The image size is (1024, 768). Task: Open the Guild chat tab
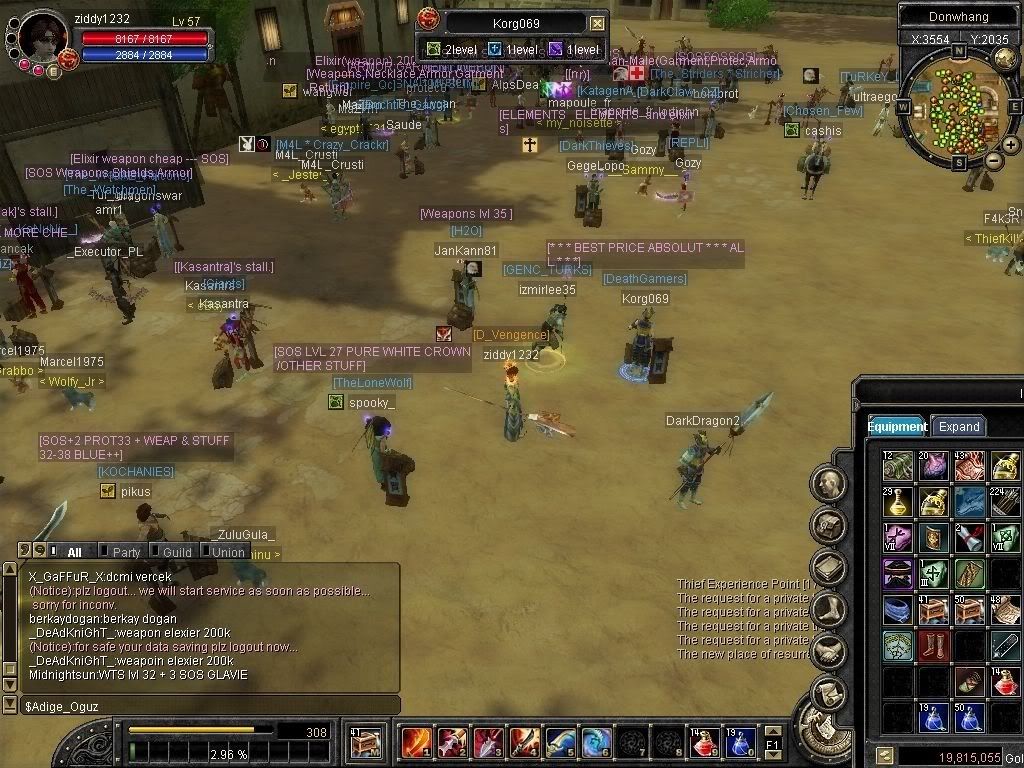point(177,551)
